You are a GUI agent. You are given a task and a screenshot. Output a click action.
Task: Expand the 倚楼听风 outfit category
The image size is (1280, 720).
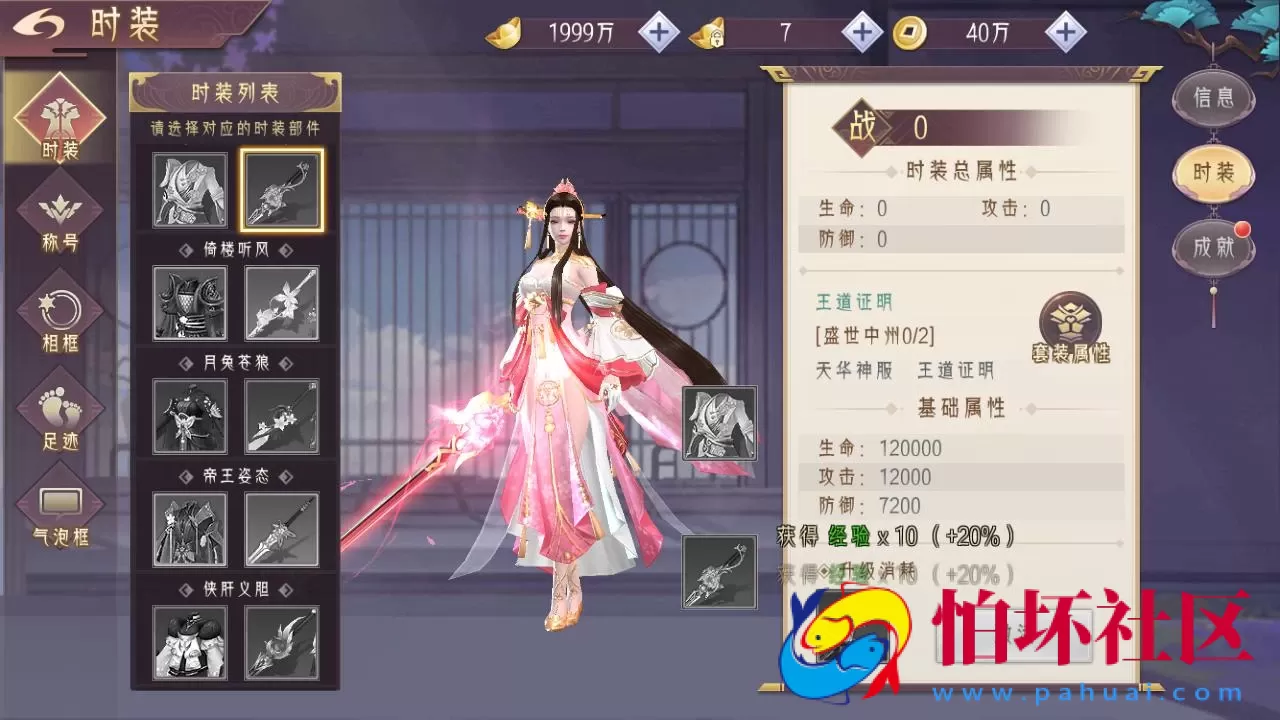pos(236,251)
